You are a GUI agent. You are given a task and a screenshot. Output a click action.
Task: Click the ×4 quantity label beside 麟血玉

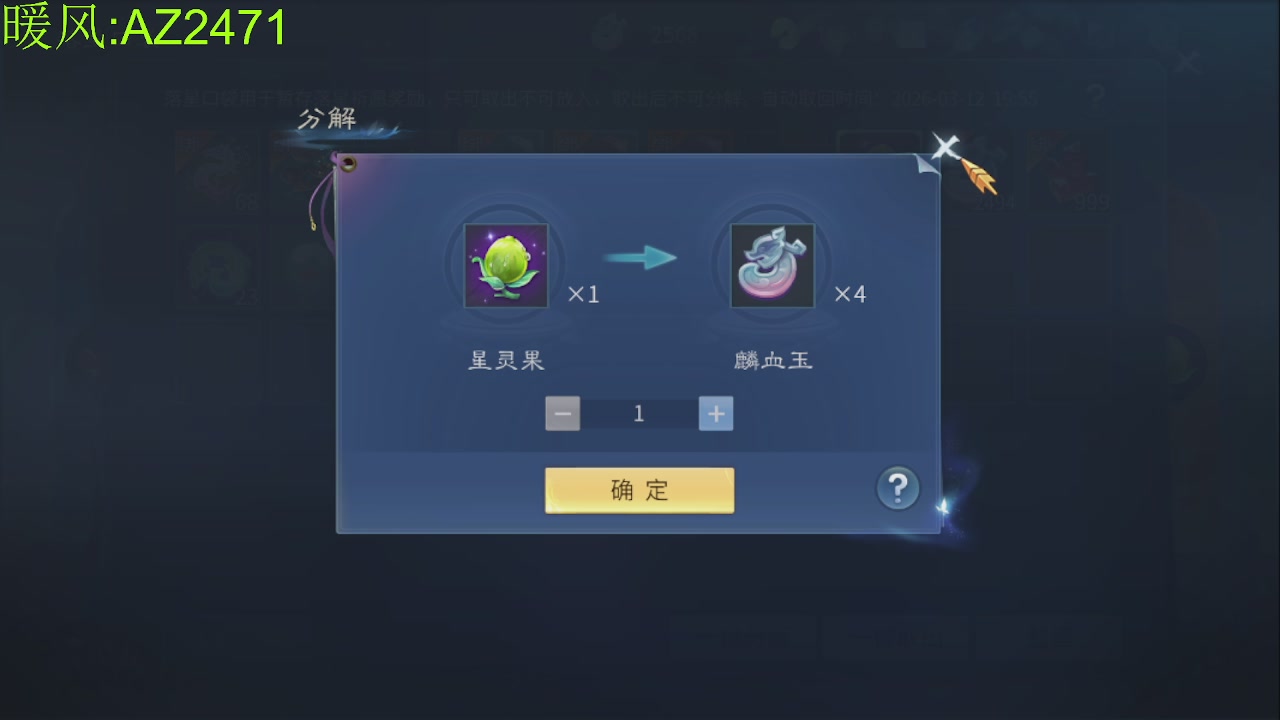[852, 293]
